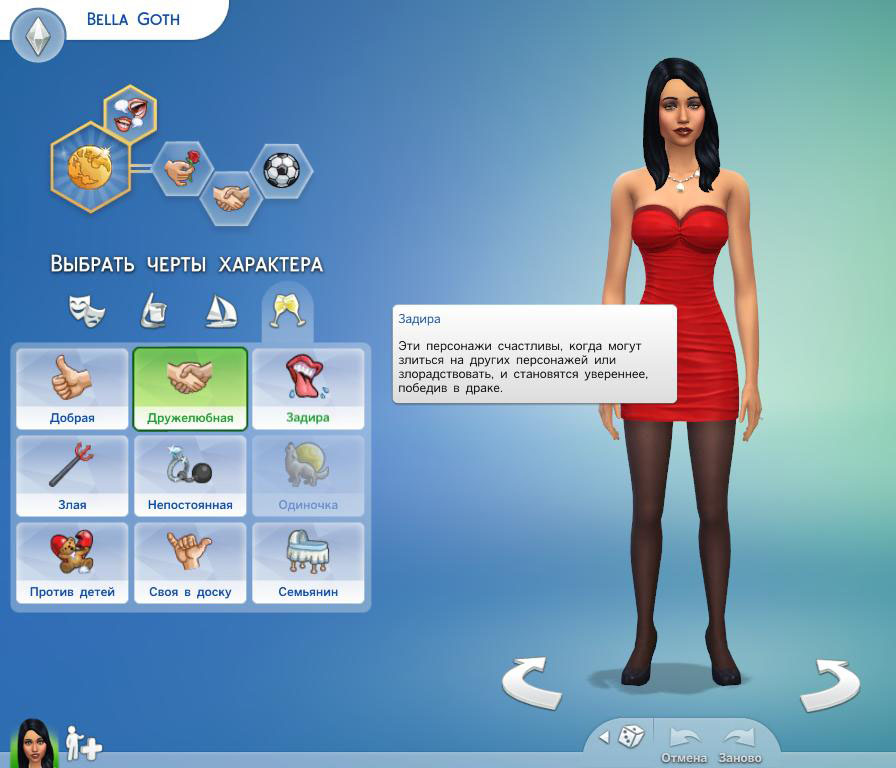Select the Против детей trait
The height and width of the screenshot is (768, 896).
(72, 562)
